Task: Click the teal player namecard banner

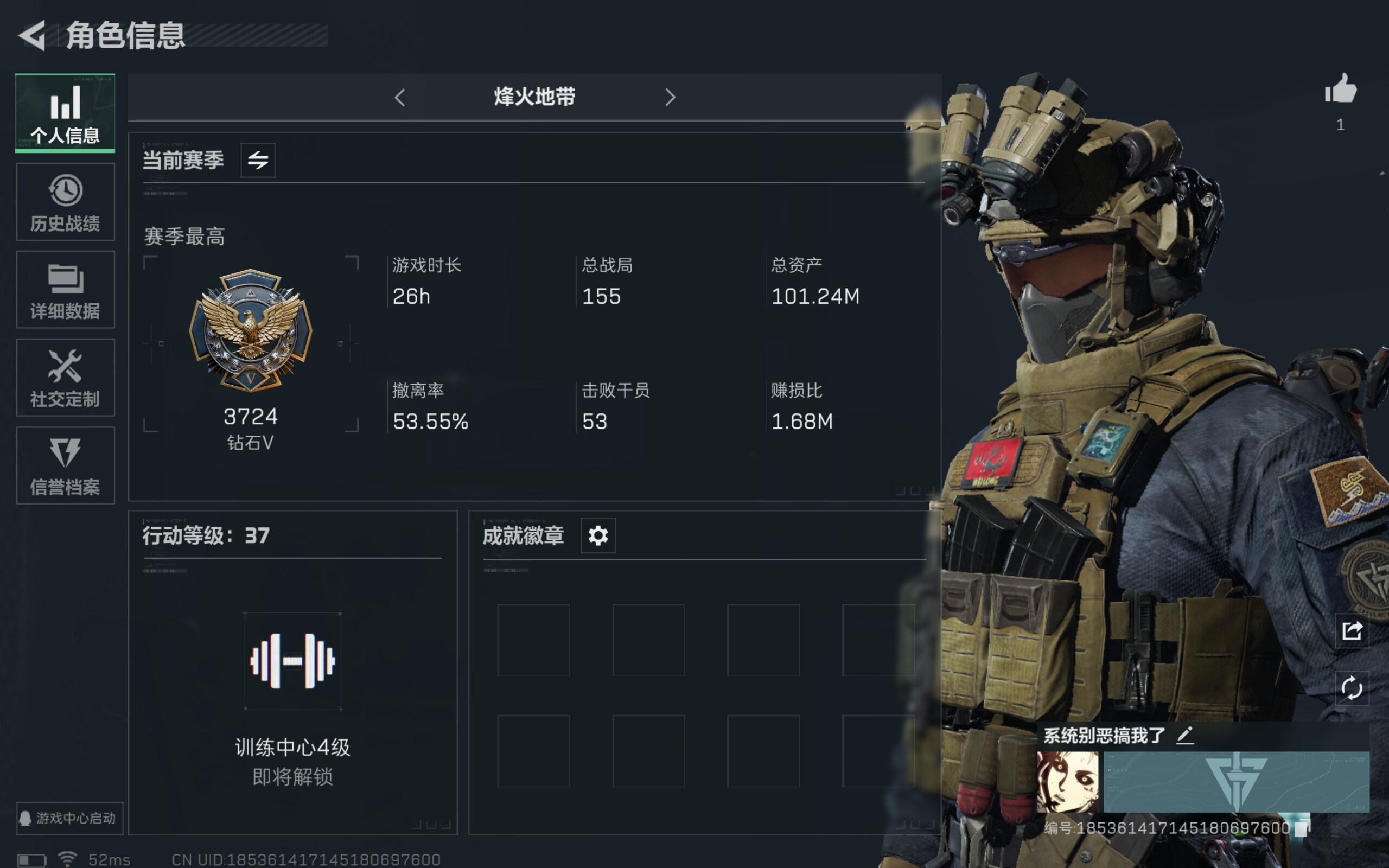Action: coord(1237,782)
